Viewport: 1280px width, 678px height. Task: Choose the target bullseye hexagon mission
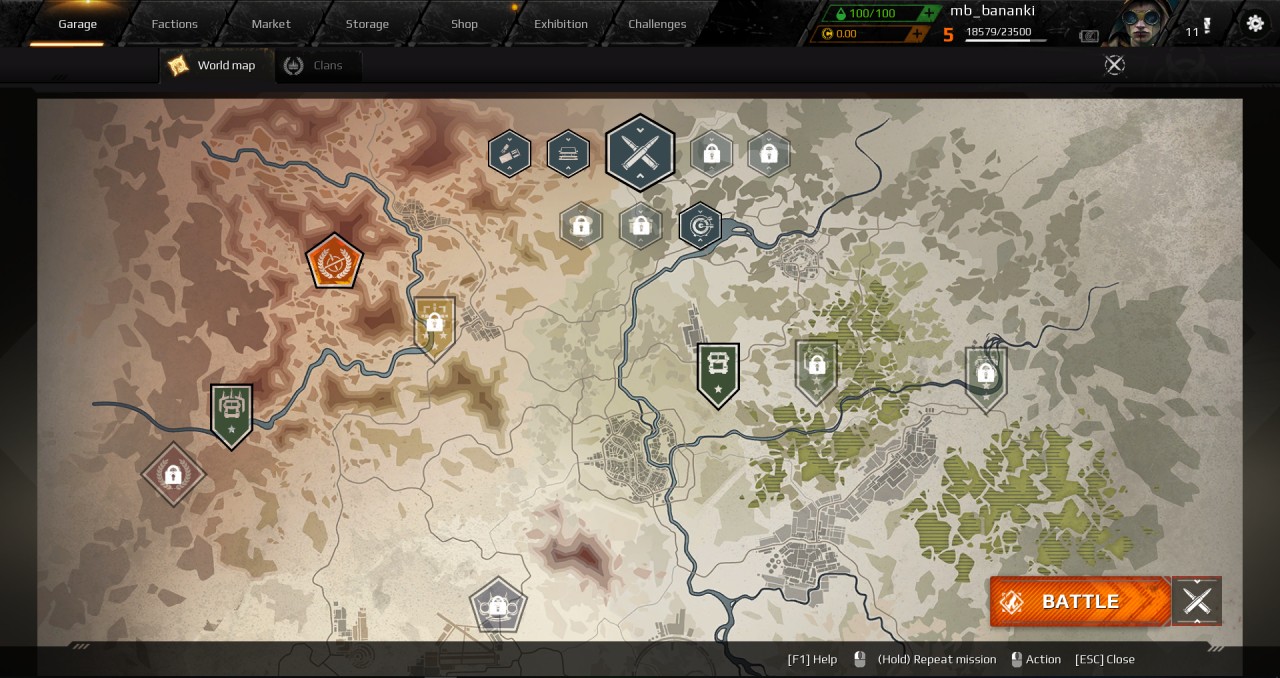click(x=701, y=226)
